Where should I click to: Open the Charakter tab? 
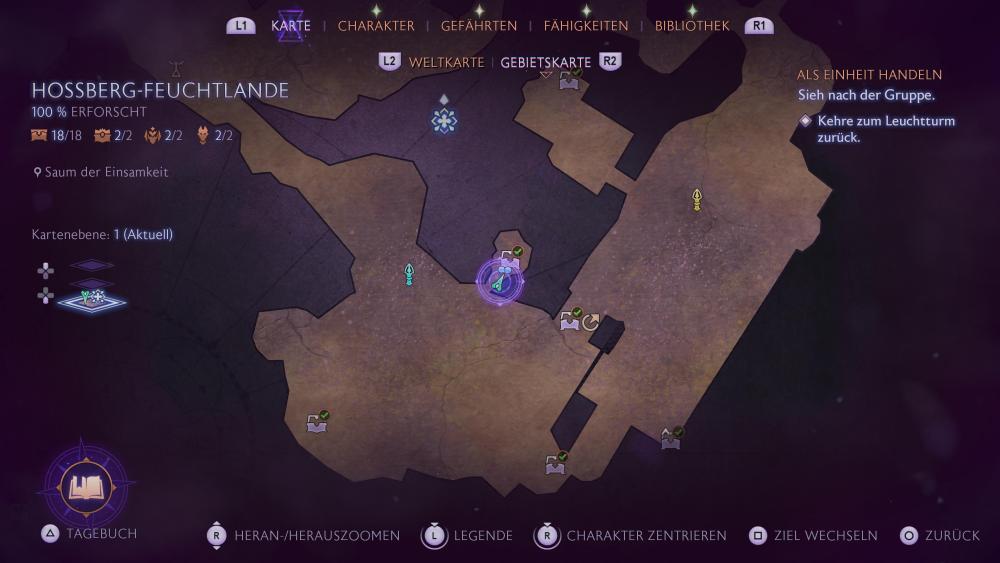376,26
